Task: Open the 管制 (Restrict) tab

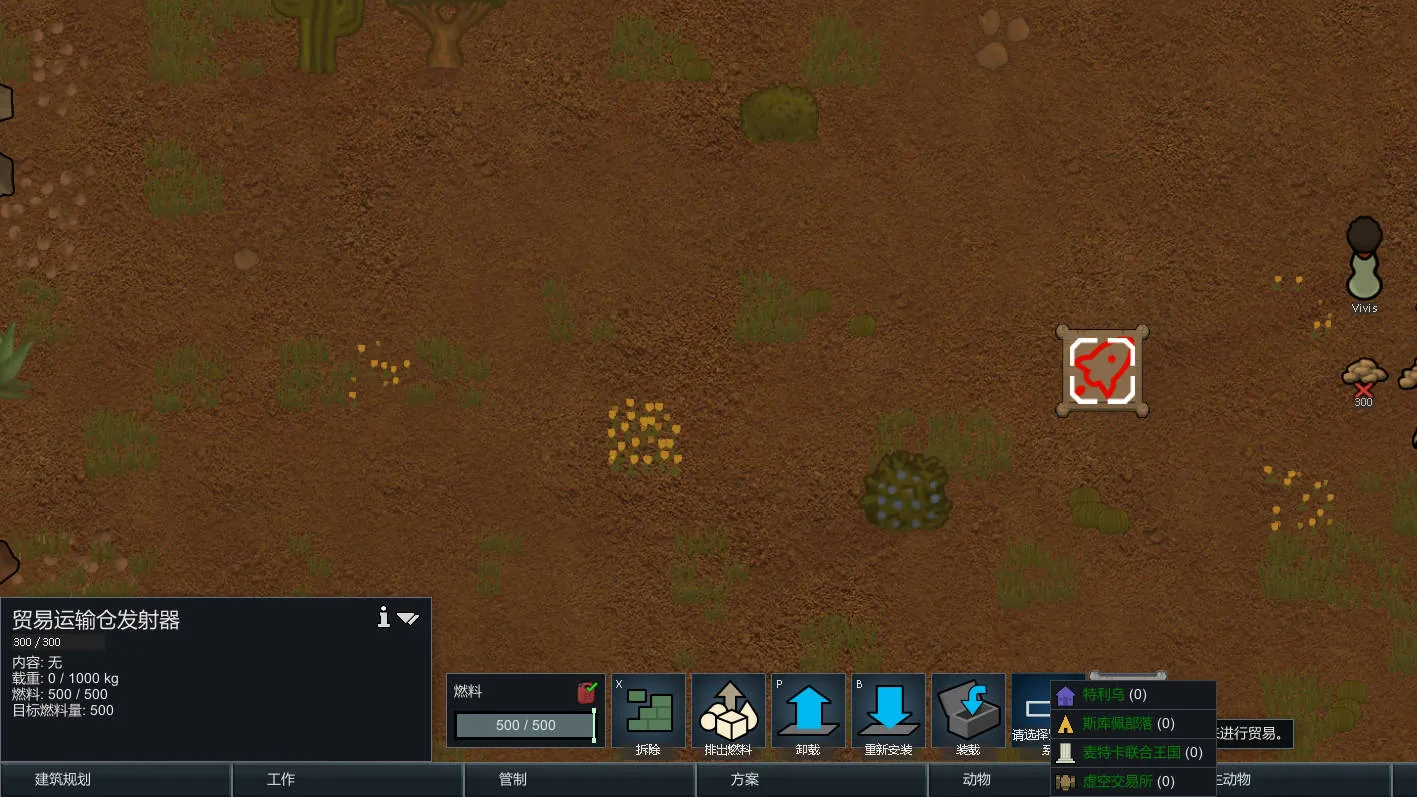Action: (579, 780)
